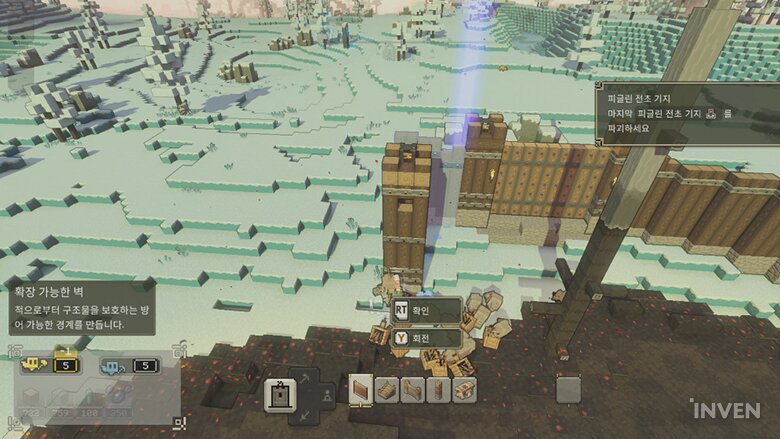Choose the wooden ramp build slot
This screenshot has height=439, width=780.
[386, 390]
